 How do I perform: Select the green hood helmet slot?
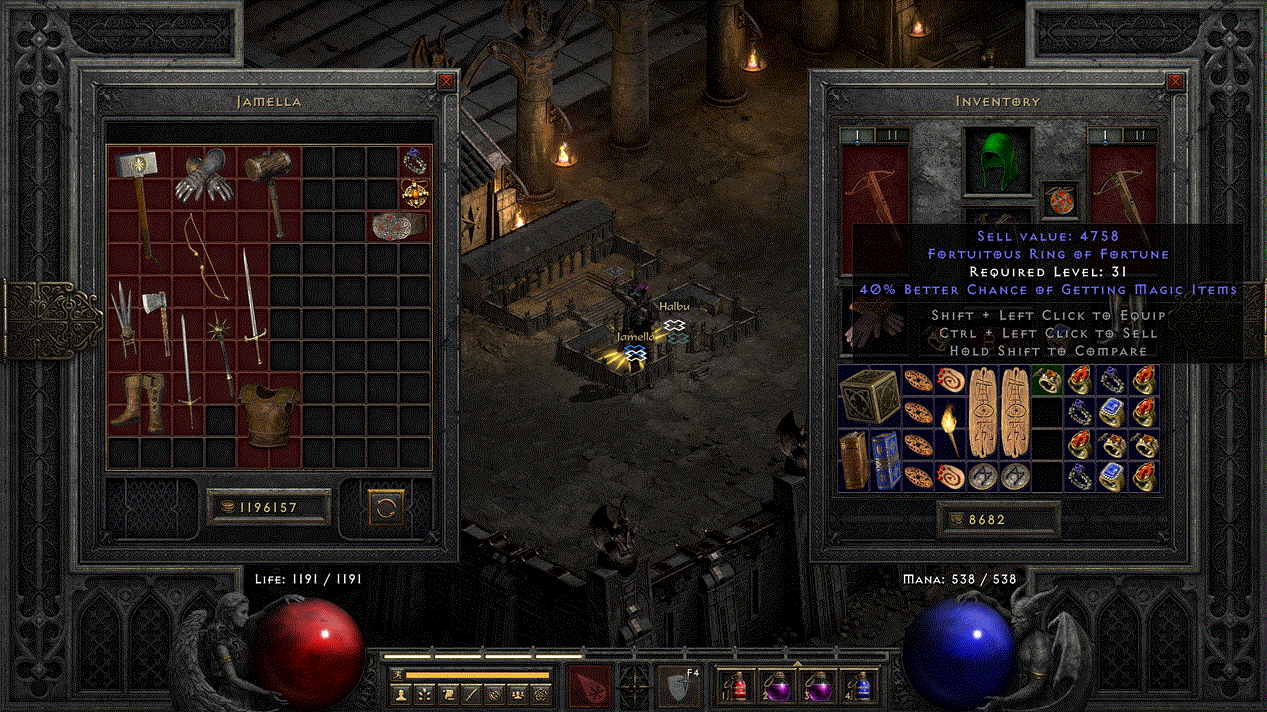(999, 161)
